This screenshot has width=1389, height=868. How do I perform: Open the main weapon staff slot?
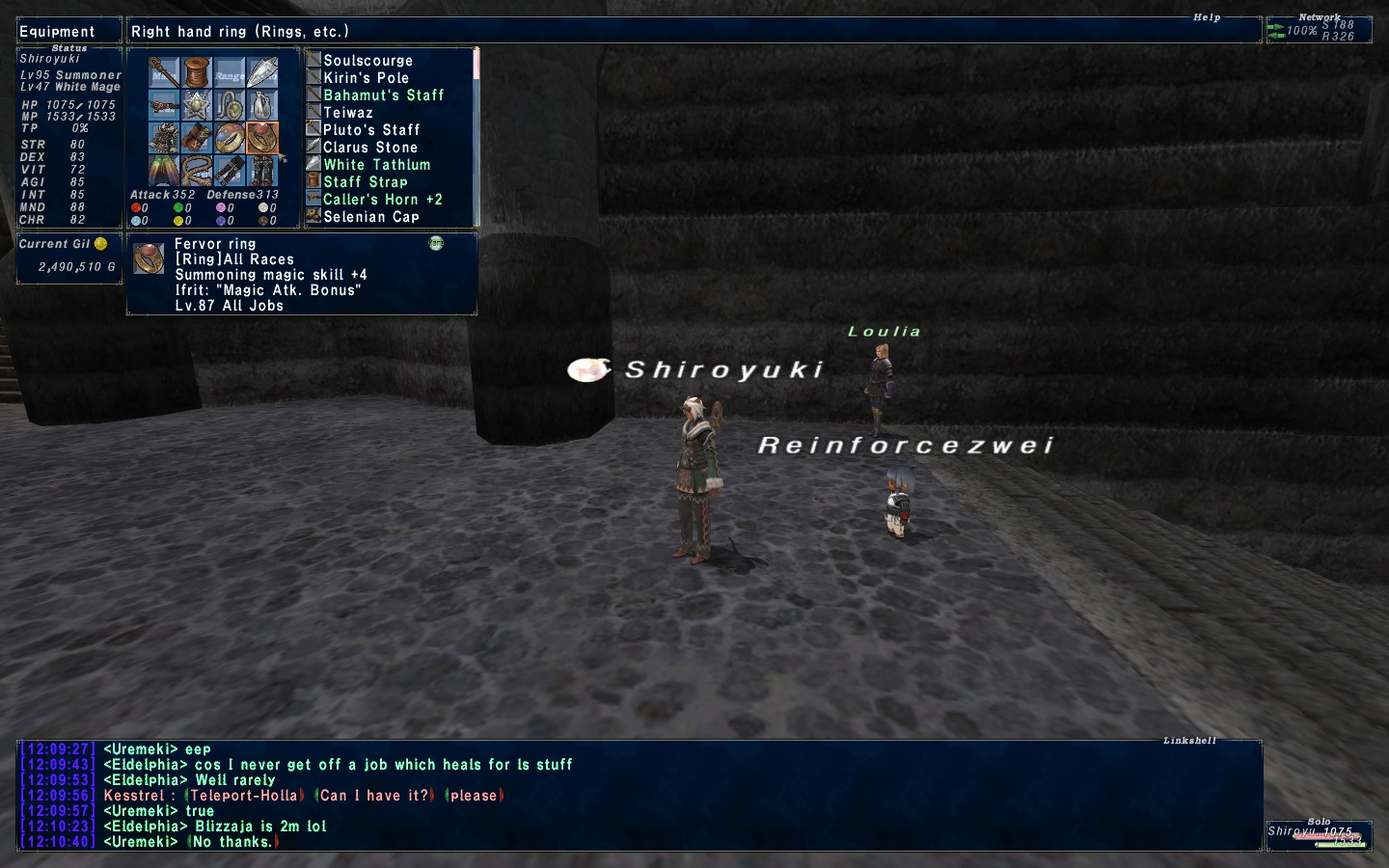click(x=164, y=73)
